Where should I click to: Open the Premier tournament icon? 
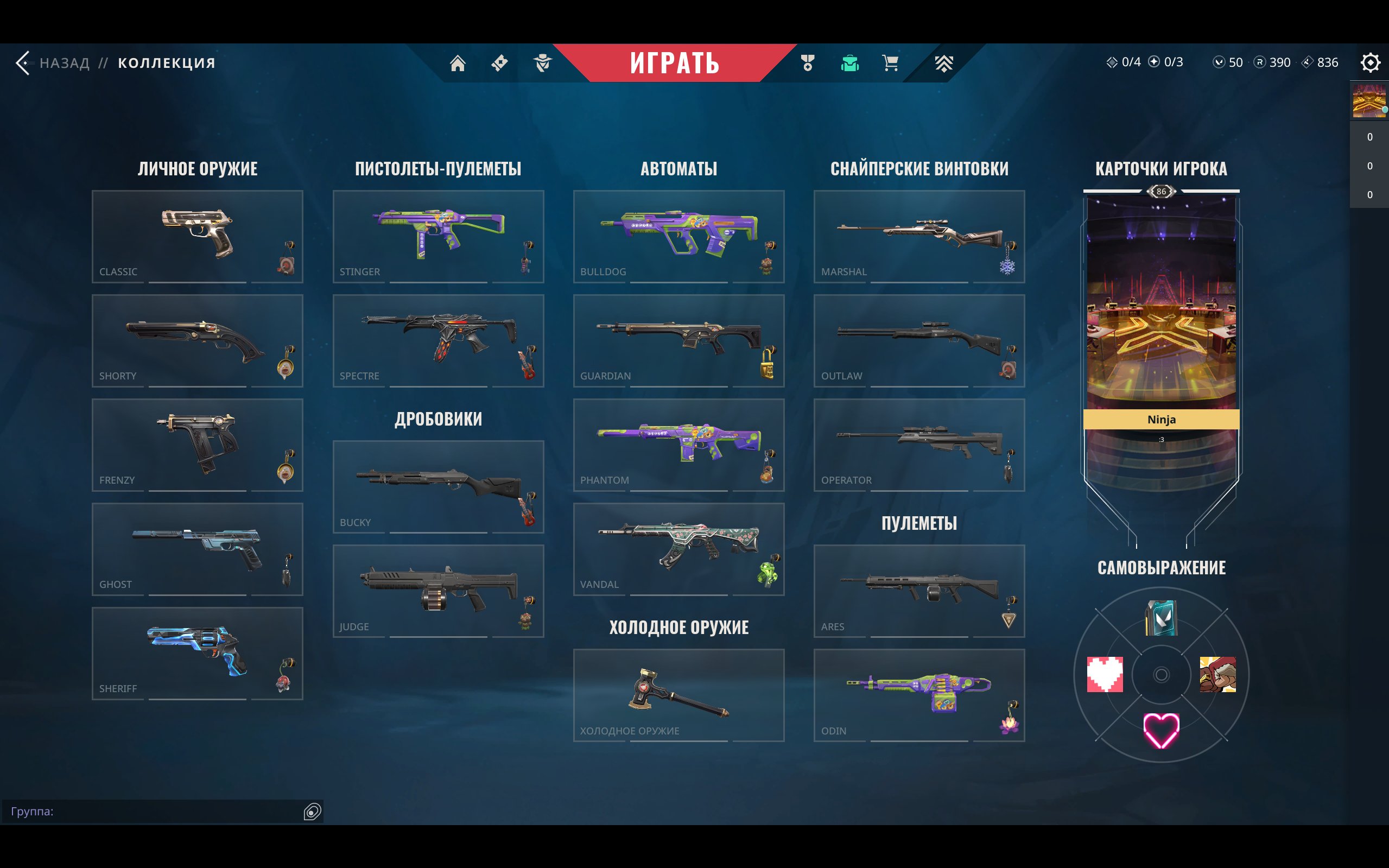[x=944, y=63]
